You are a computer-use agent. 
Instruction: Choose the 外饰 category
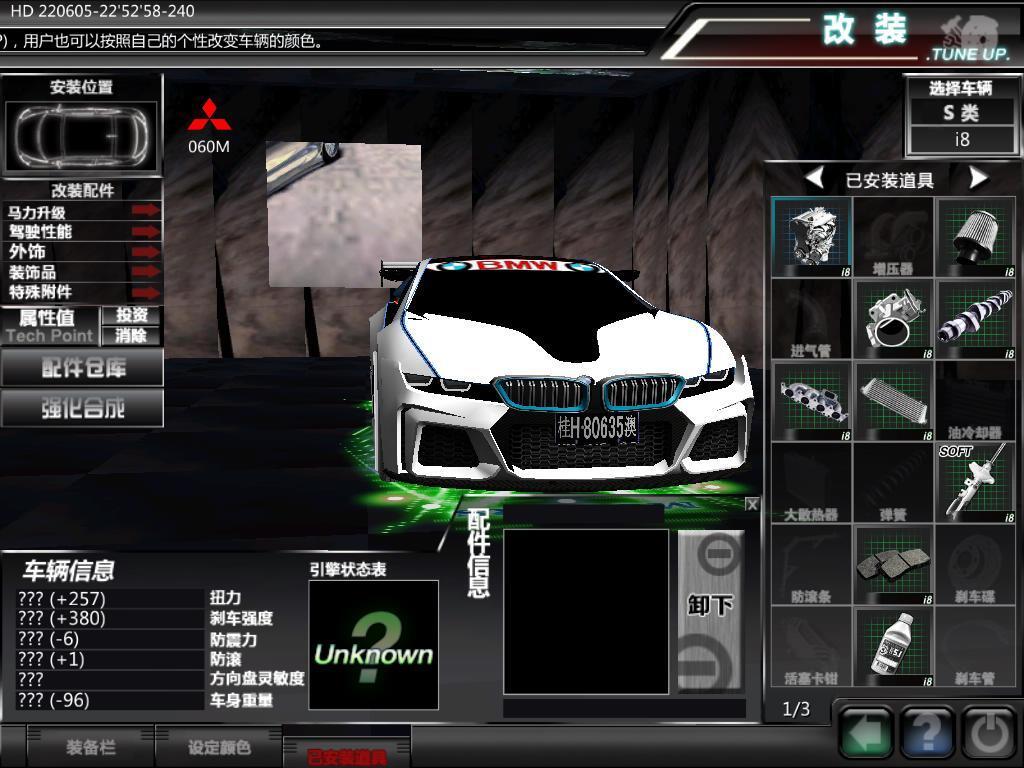[82, 252]
